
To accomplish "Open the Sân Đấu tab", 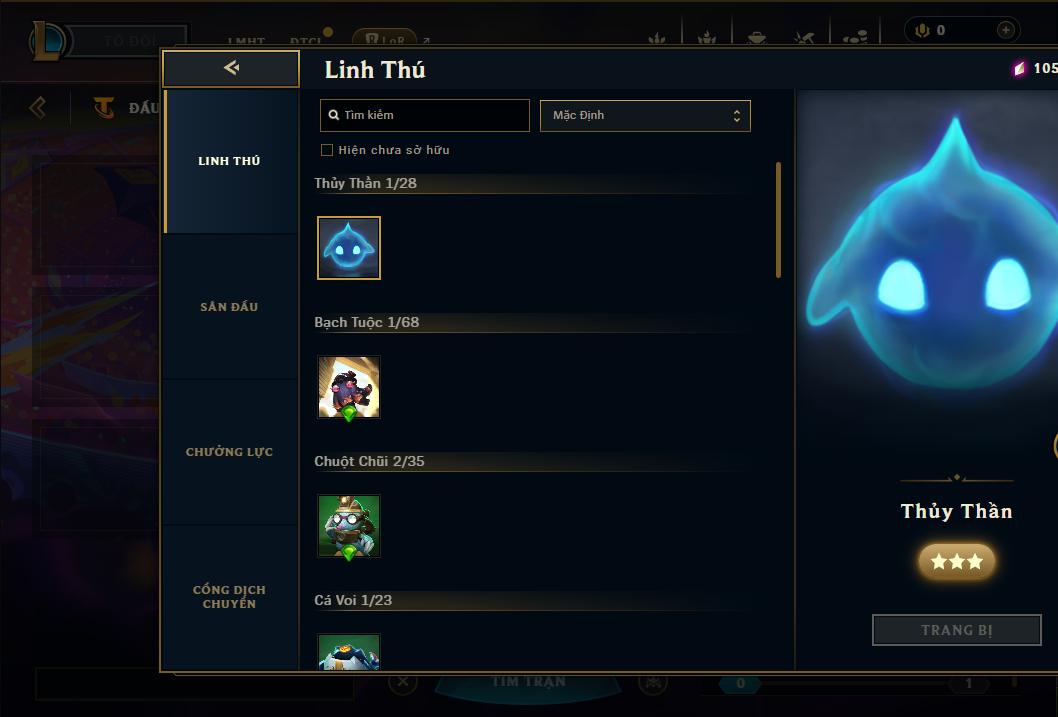I will [229, 307].
